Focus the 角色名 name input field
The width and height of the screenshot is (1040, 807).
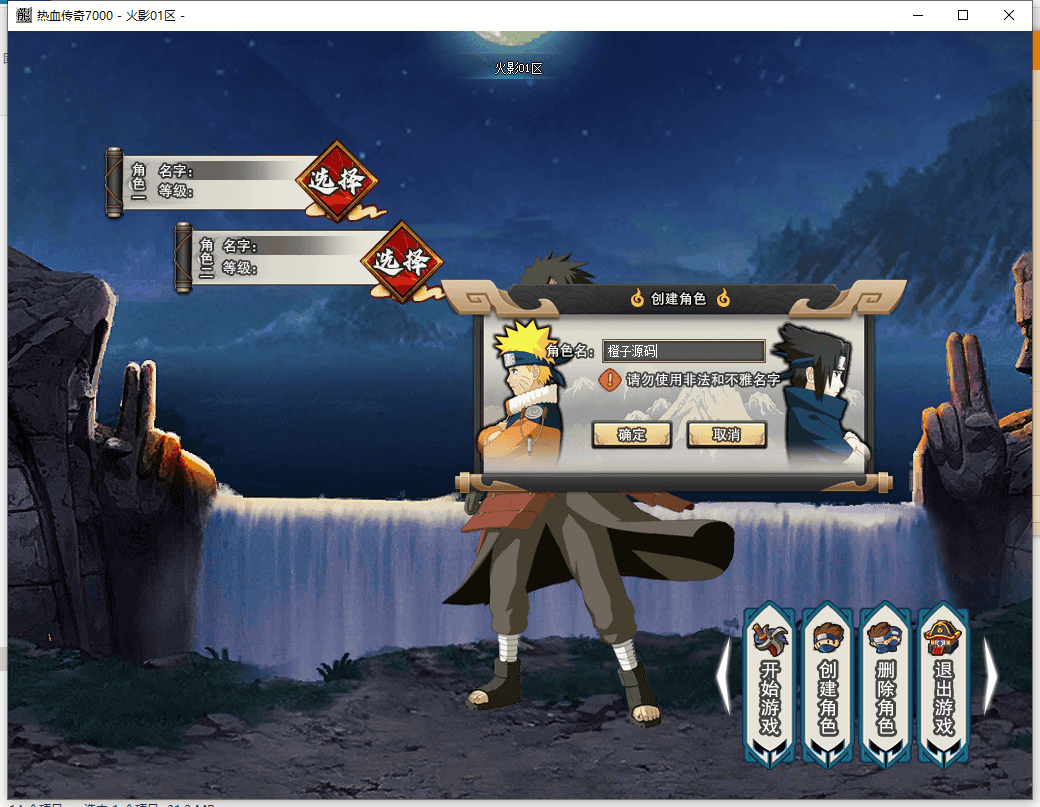[684, 351]
